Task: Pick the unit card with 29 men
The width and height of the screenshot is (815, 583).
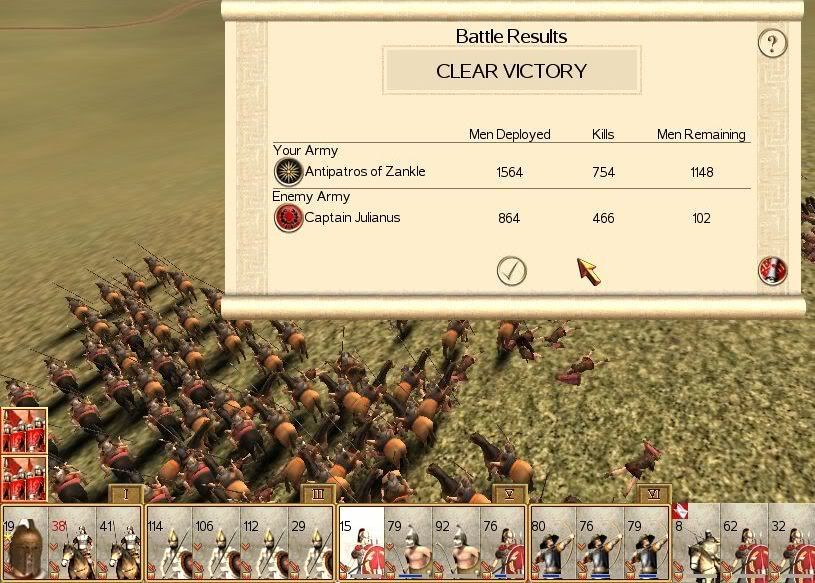Action: 310,544
